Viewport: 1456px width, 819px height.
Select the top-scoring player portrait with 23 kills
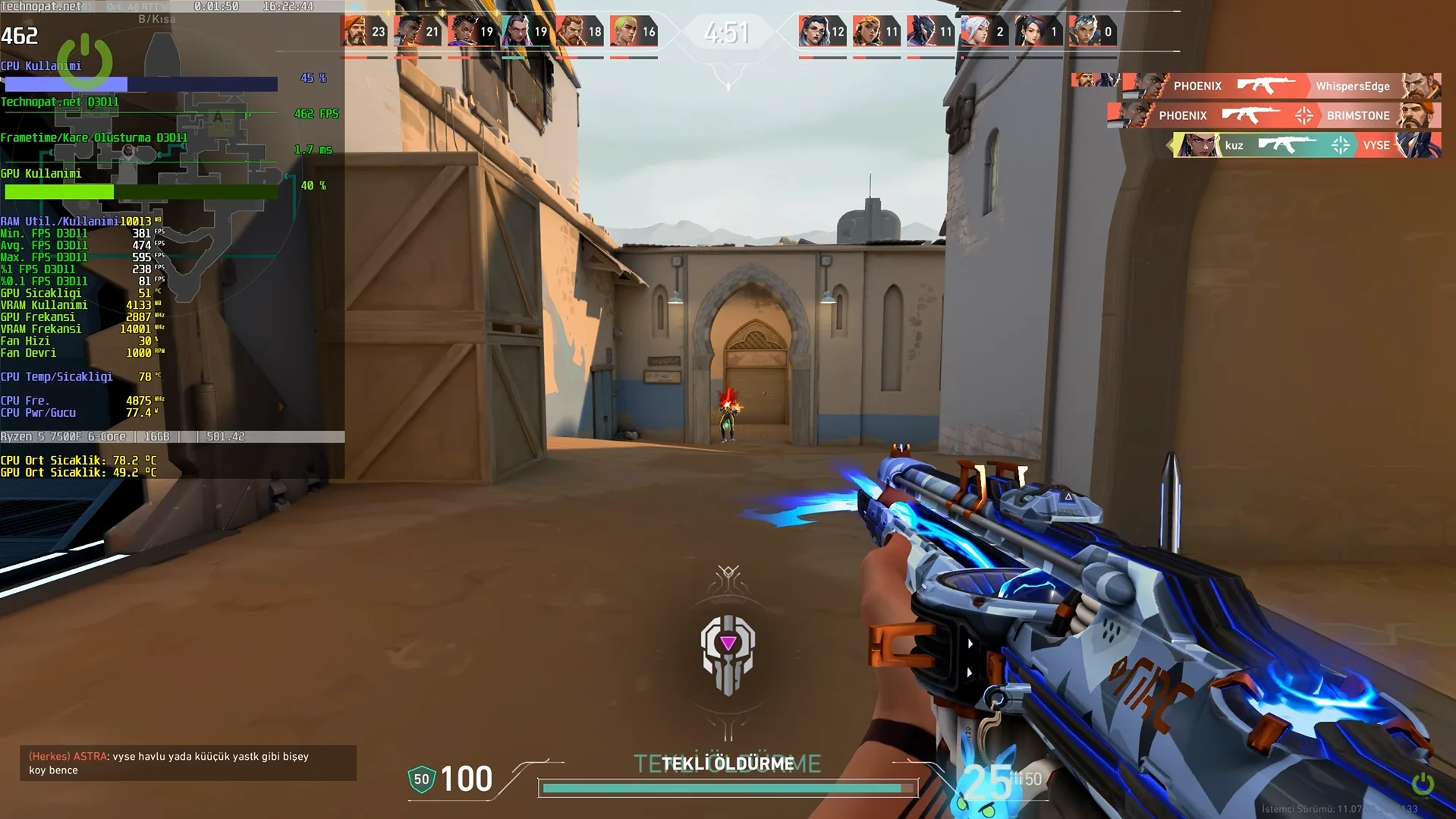(354, 32)
